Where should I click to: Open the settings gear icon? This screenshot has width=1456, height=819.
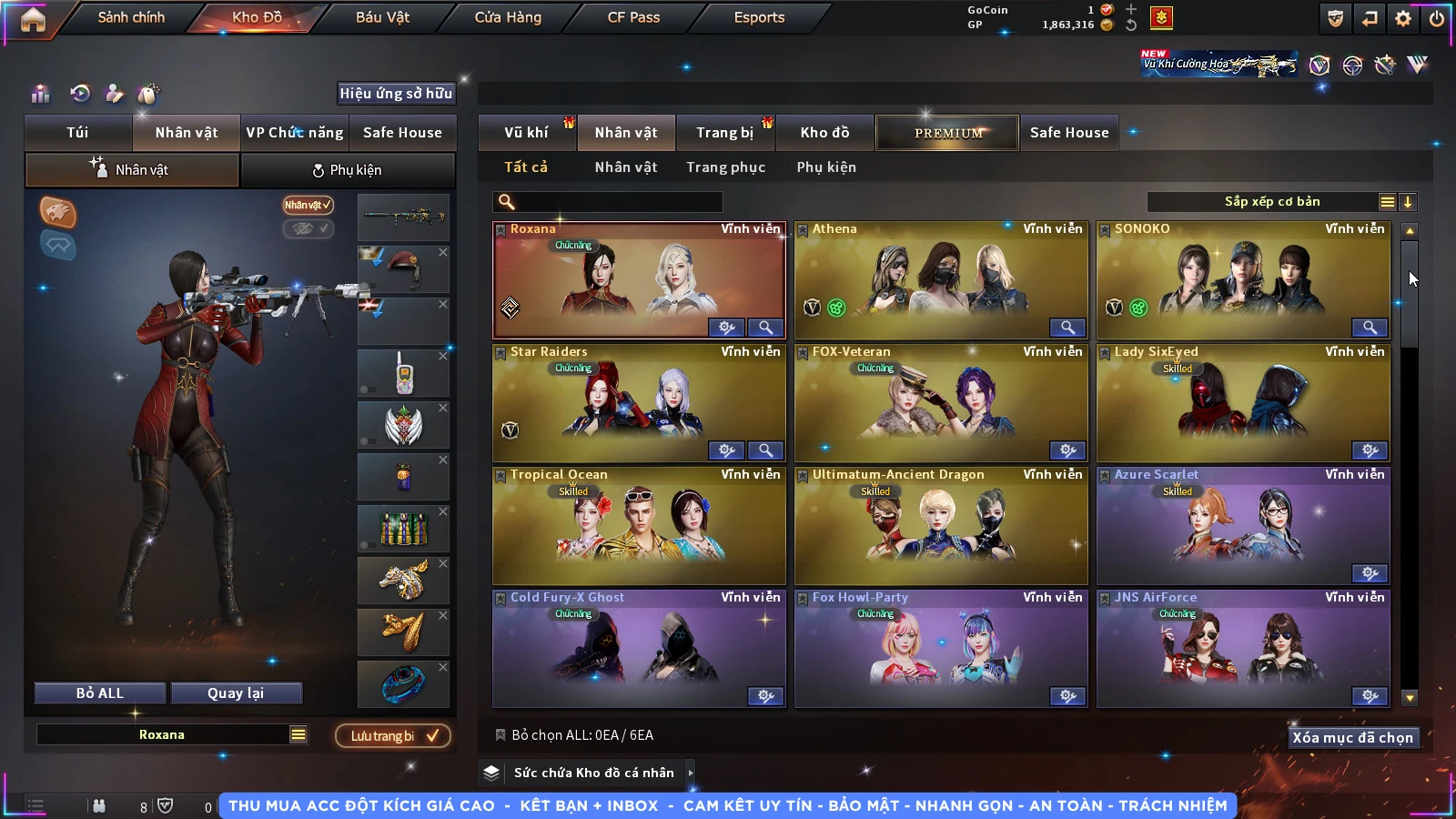pyautogui.click(x=1403, y=18)
